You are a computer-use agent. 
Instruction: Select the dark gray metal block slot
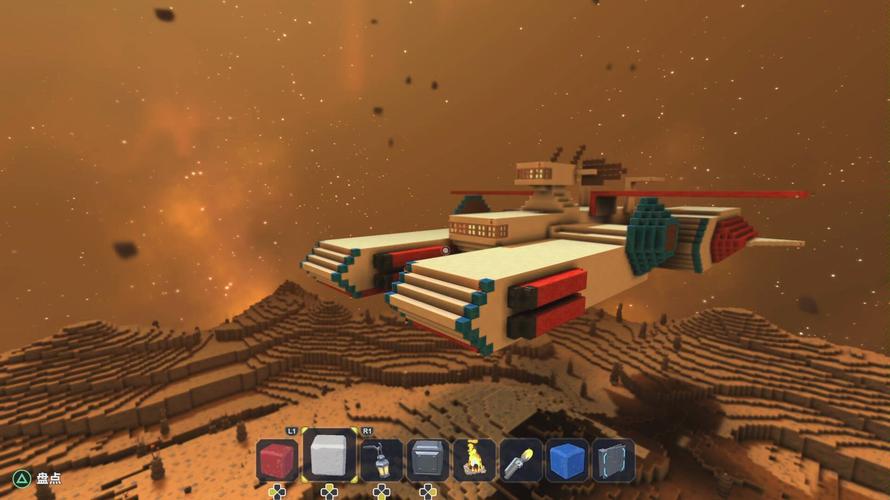427,461
